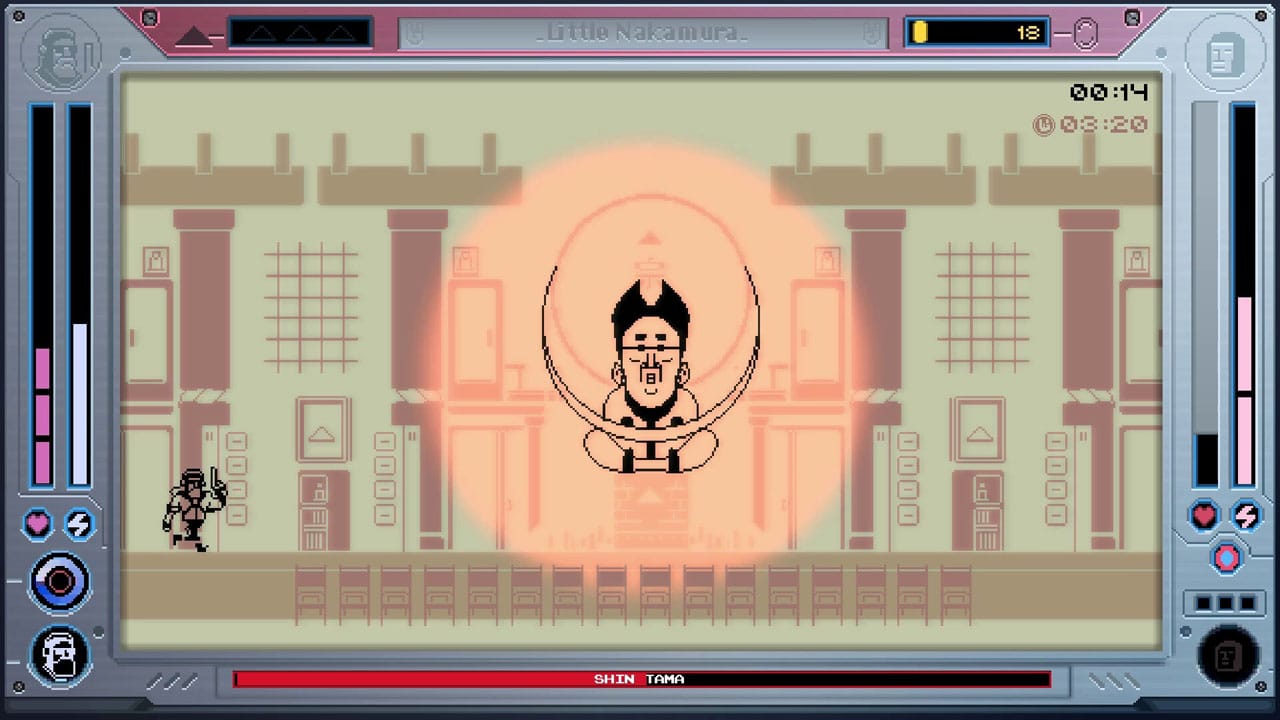This screenshot has height=720, width=1280.
Task: Click the pink and blue orb icon
Action: (1227, 558)
